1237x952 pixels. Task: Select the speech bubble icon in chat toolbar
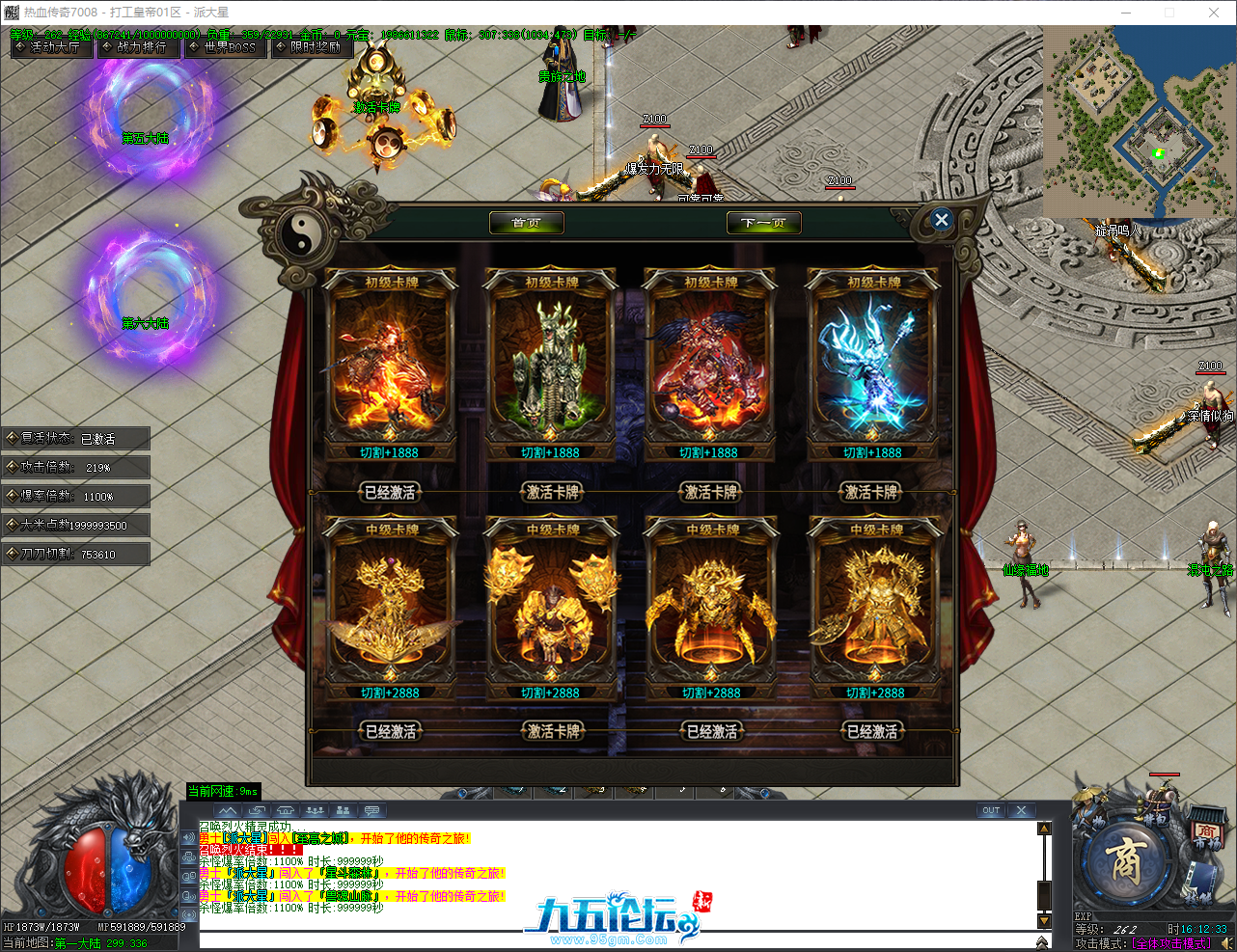point(371,810)
